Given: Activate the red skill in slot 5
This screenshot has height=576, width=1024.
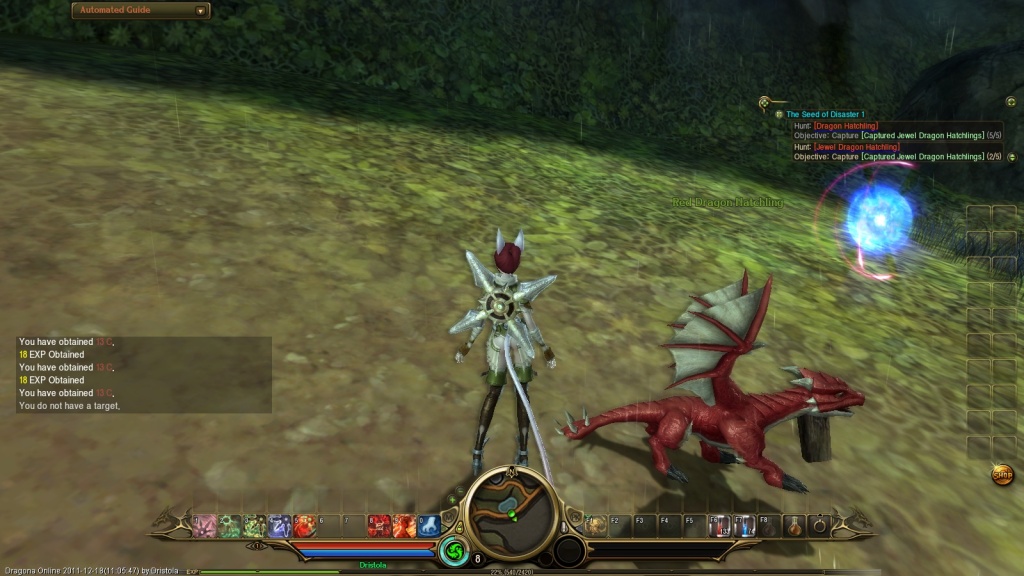Looking at the screenshot, I should (x=304, y=525).
